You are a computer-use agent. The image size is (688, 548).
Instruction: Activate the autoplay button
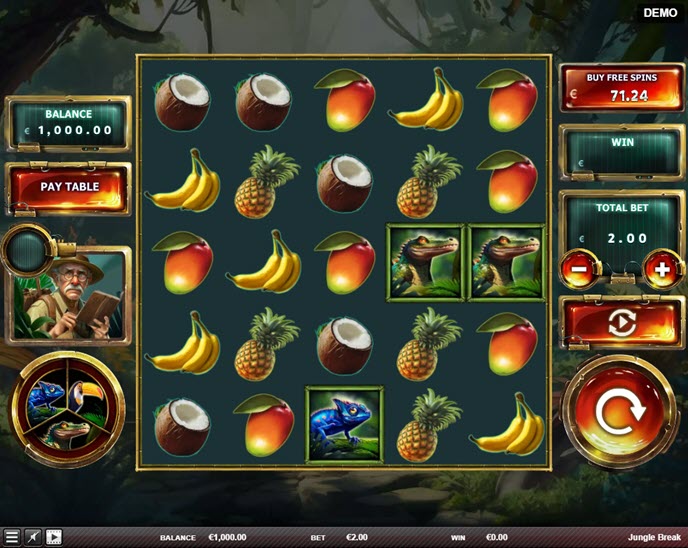coord(621,324)
